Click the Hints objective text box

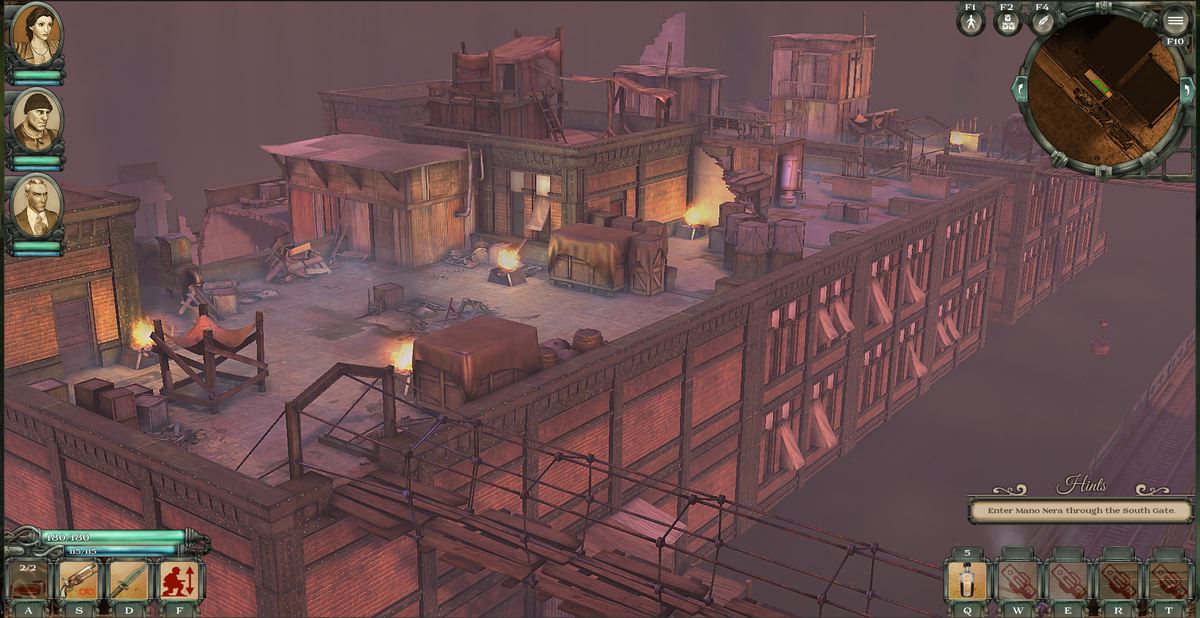tap(1082, 510)
